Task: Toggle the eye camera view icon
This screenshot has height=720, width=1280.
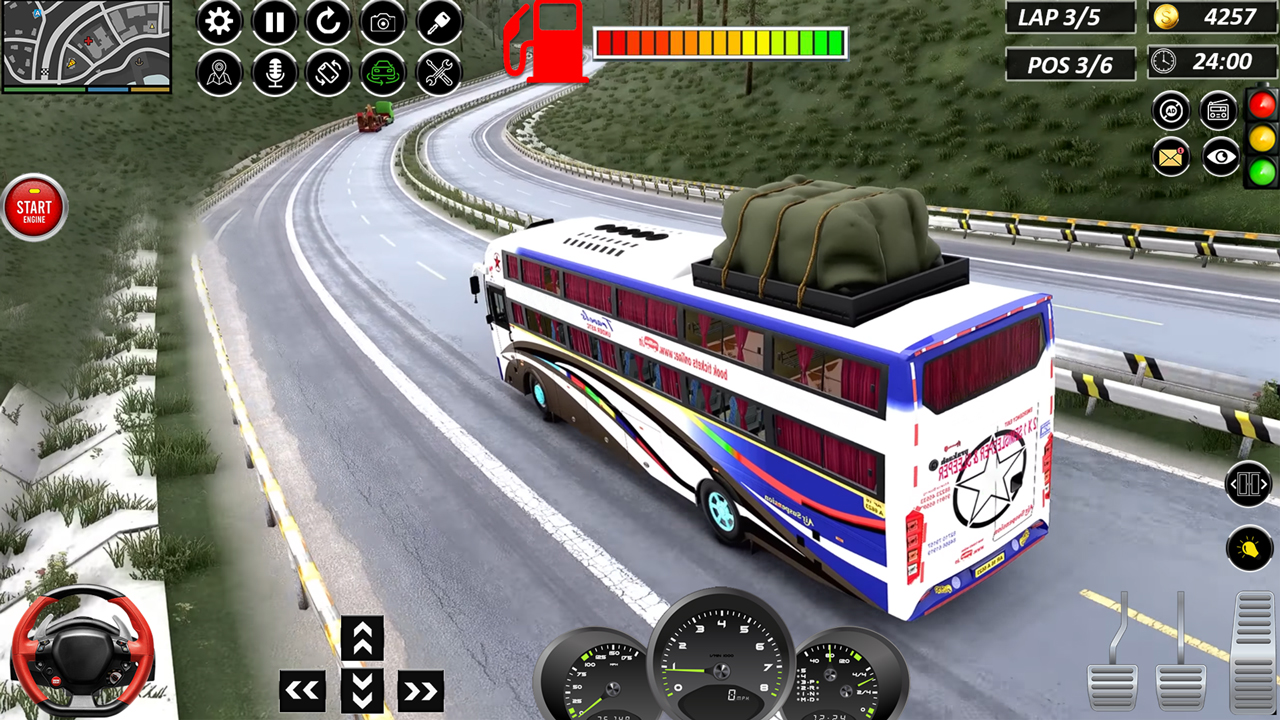Action: coord(1221,157)
